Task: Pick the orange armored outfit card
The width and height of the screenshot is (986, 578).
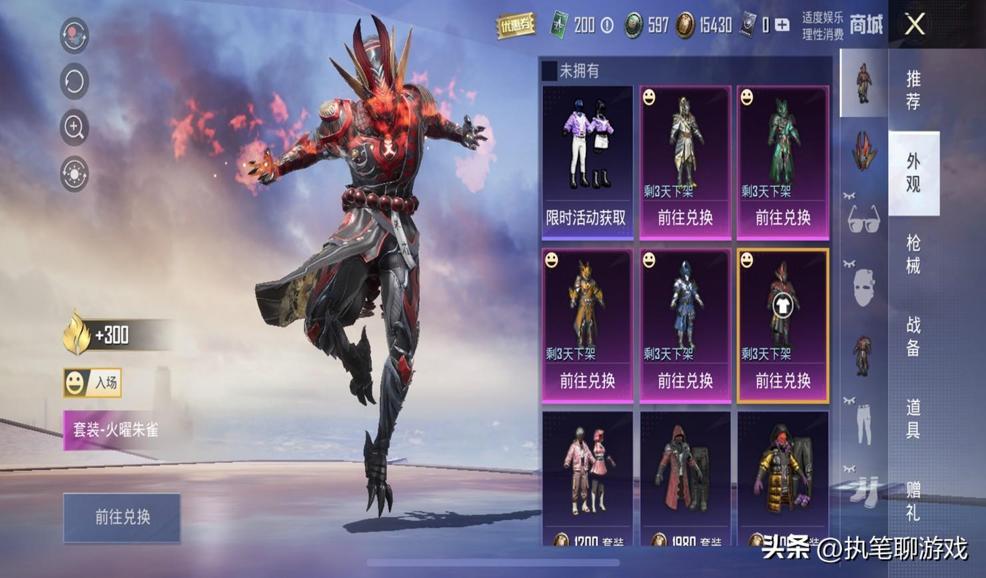Action: [587, 326]
